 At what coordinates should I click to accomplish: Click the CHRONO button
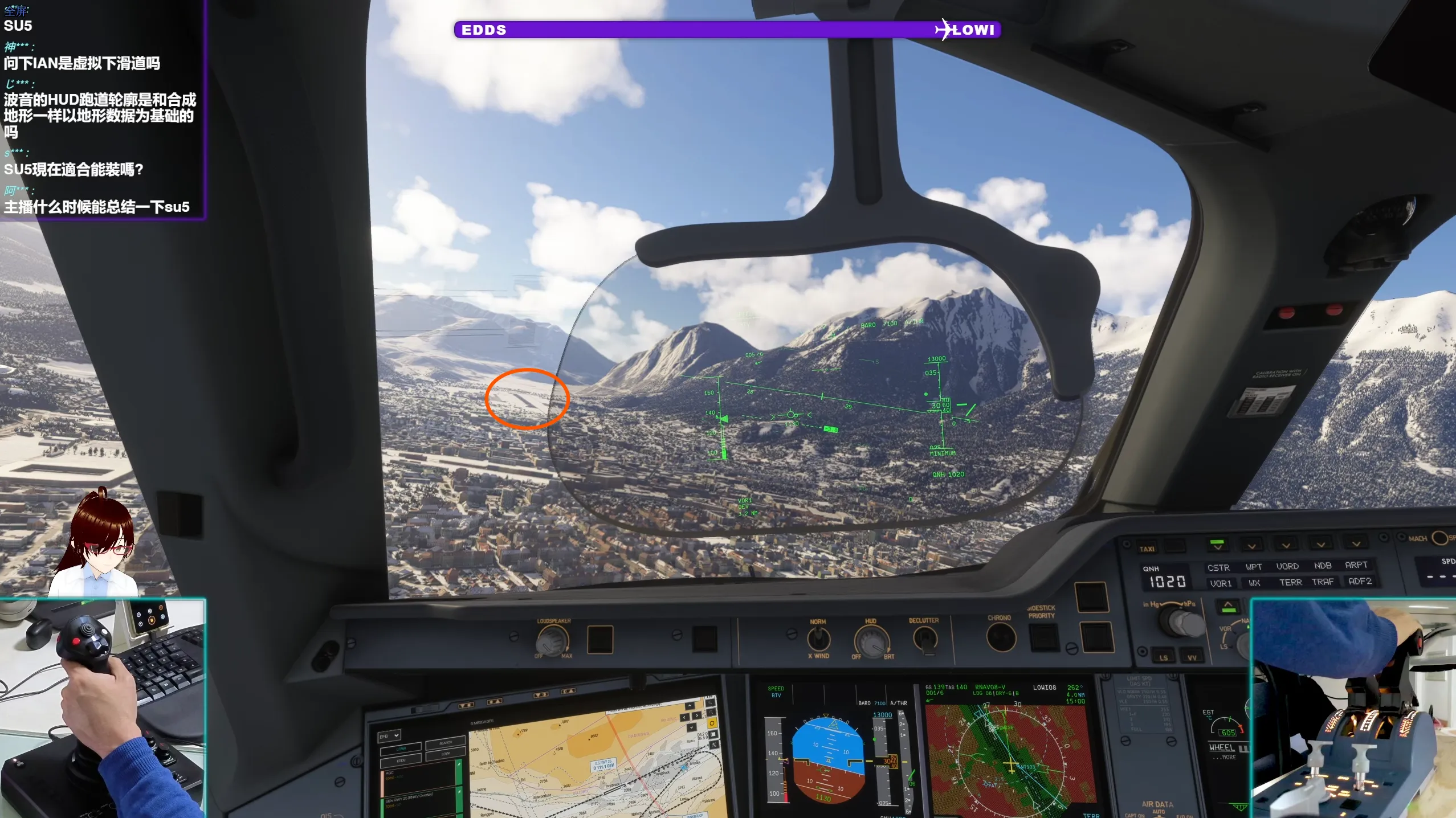click(1001, 637)
